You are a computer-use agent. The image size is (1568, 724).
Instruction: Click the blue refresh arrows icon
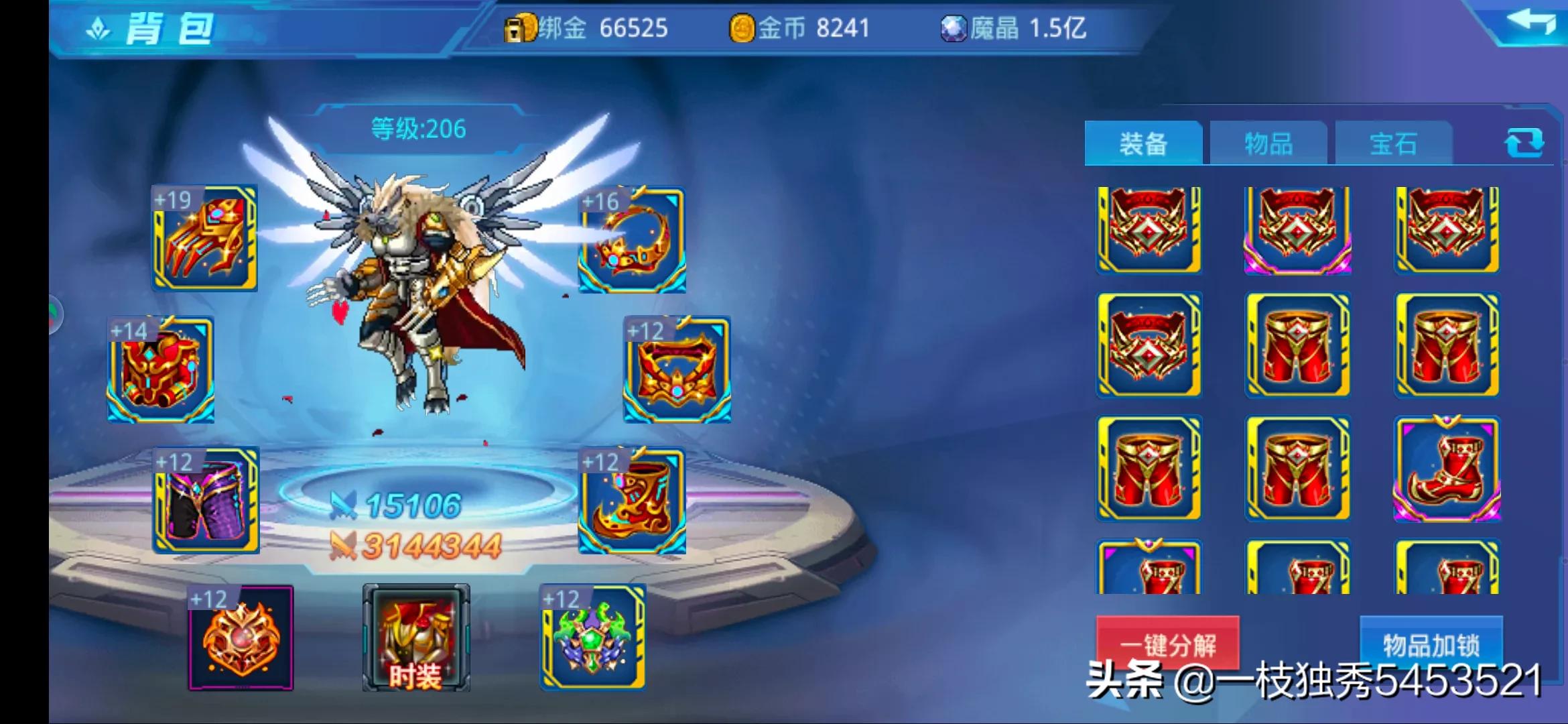pos(1524,143)
